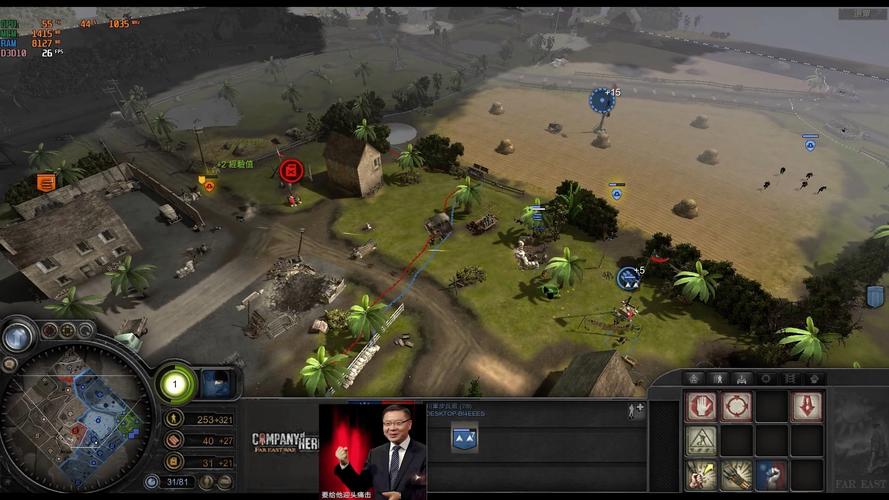Viewport: 889px width, 500px height.
Task: Activate the bundled explosive charge ability
Action: [736, 475]
